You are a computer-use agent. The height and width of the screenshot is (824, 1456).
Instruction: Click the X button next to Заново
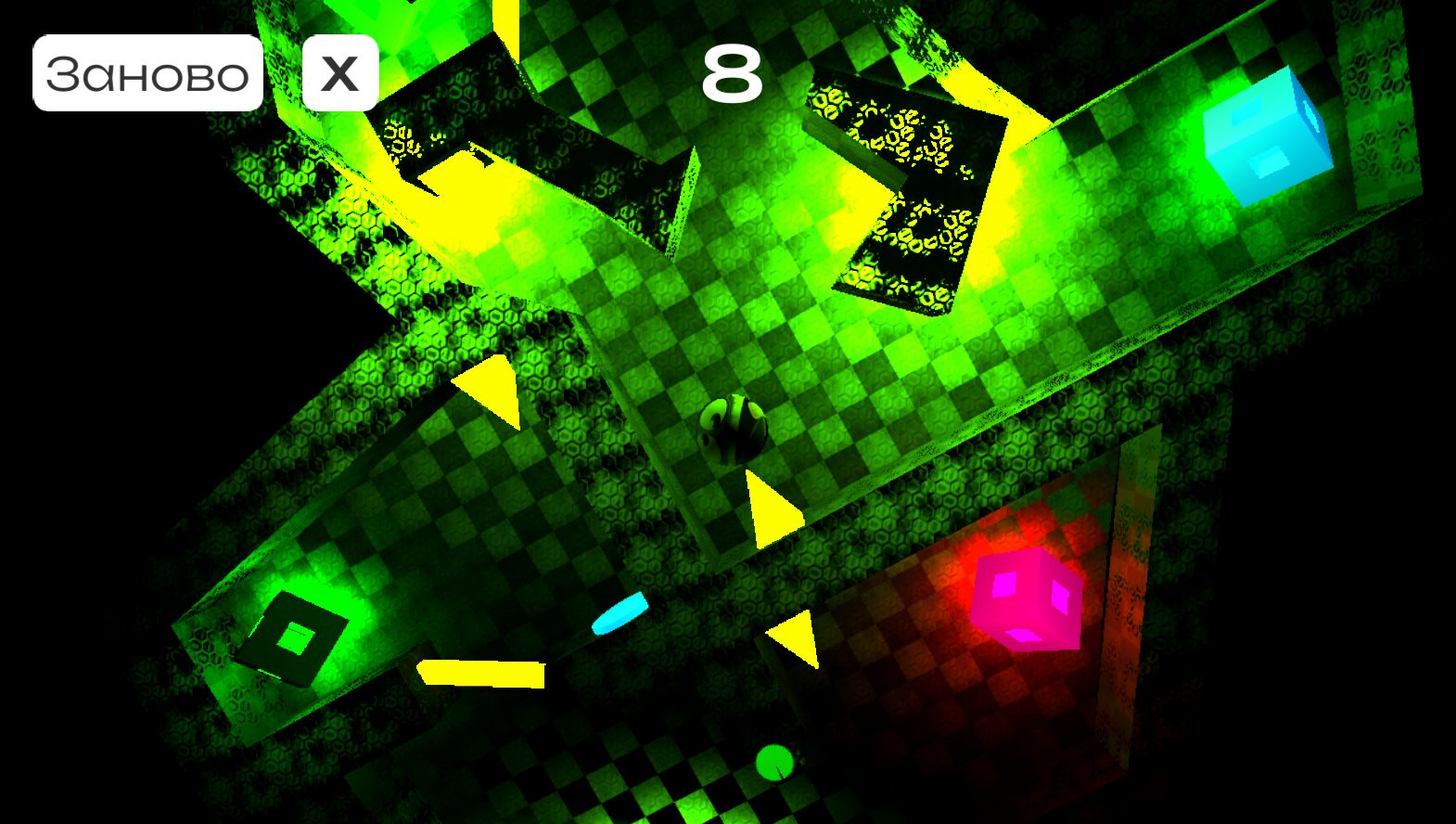pos(339,74)
